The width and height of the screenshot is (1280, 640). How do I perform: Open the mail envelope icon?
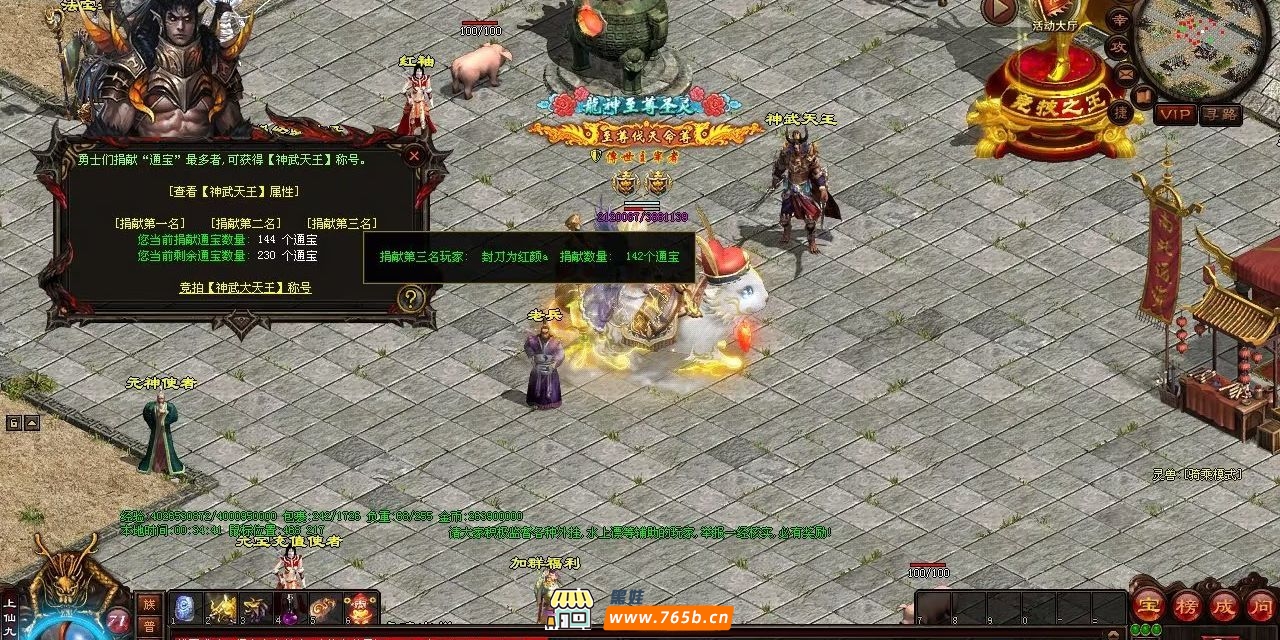[x=1126, y=73]
